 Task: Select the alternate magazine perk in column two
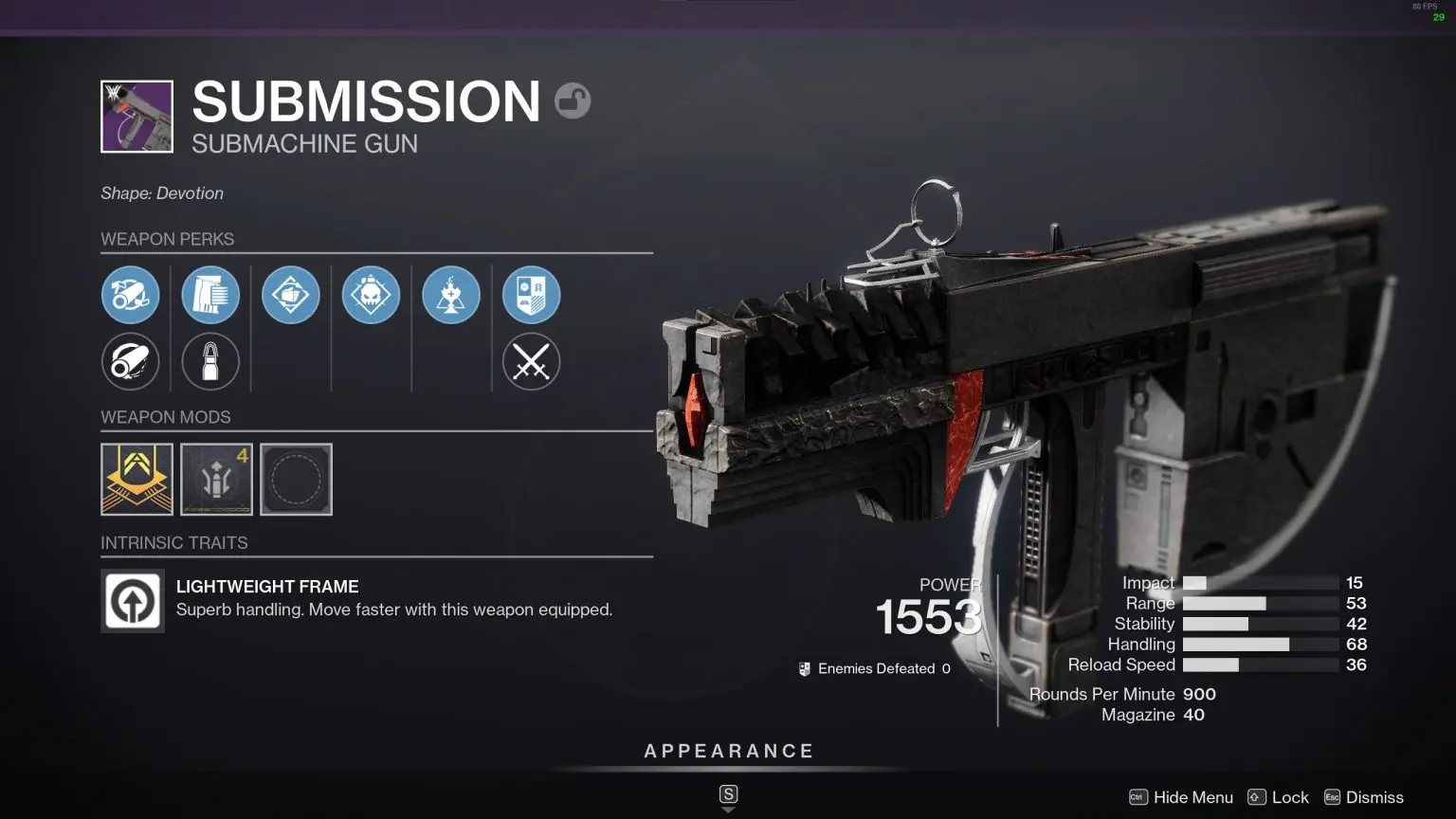coord(210,362)
